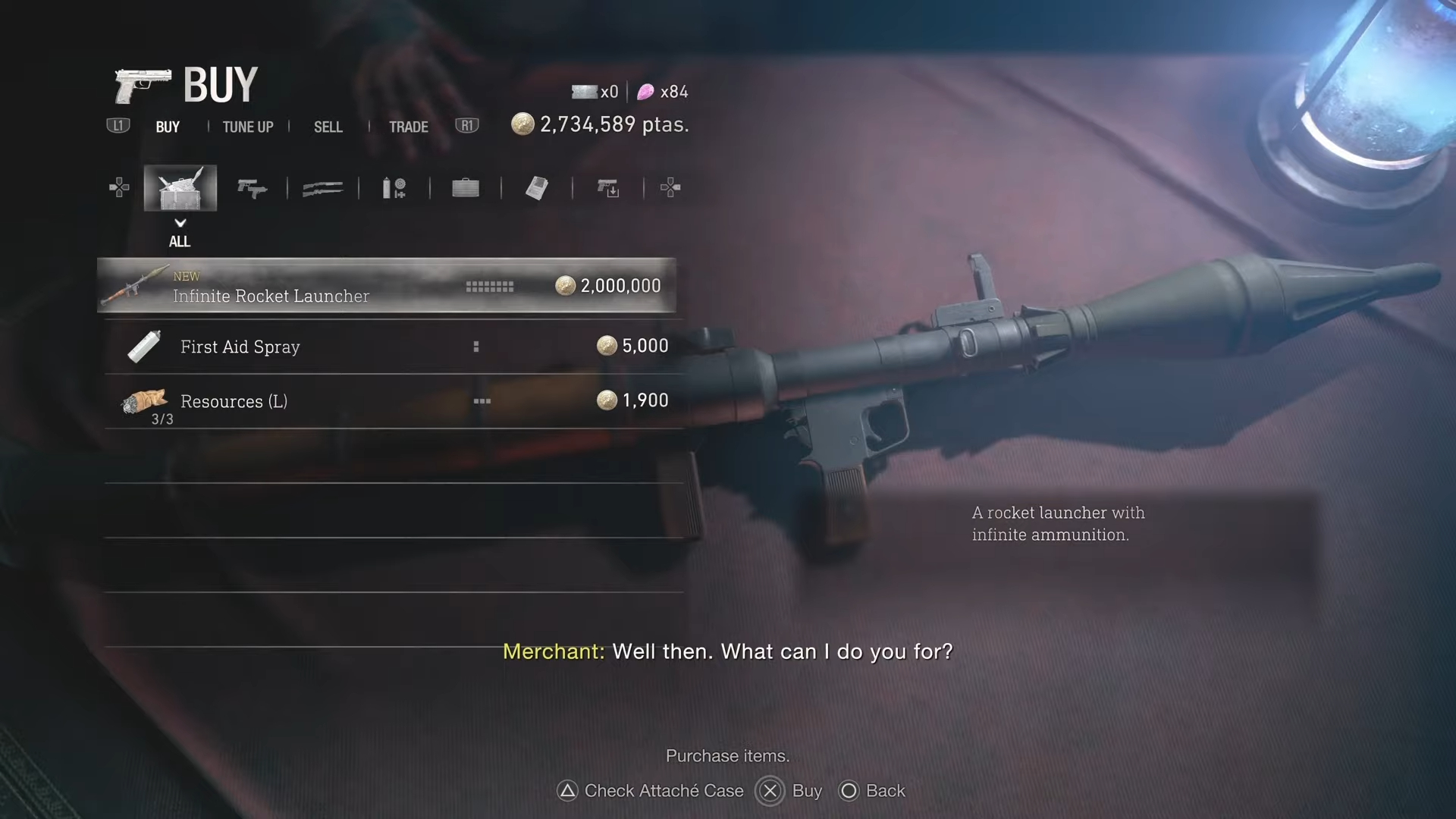Switch to the TUNE UP tab
The width and height of the screenshot is (1456, 819).
click(248, 127)
